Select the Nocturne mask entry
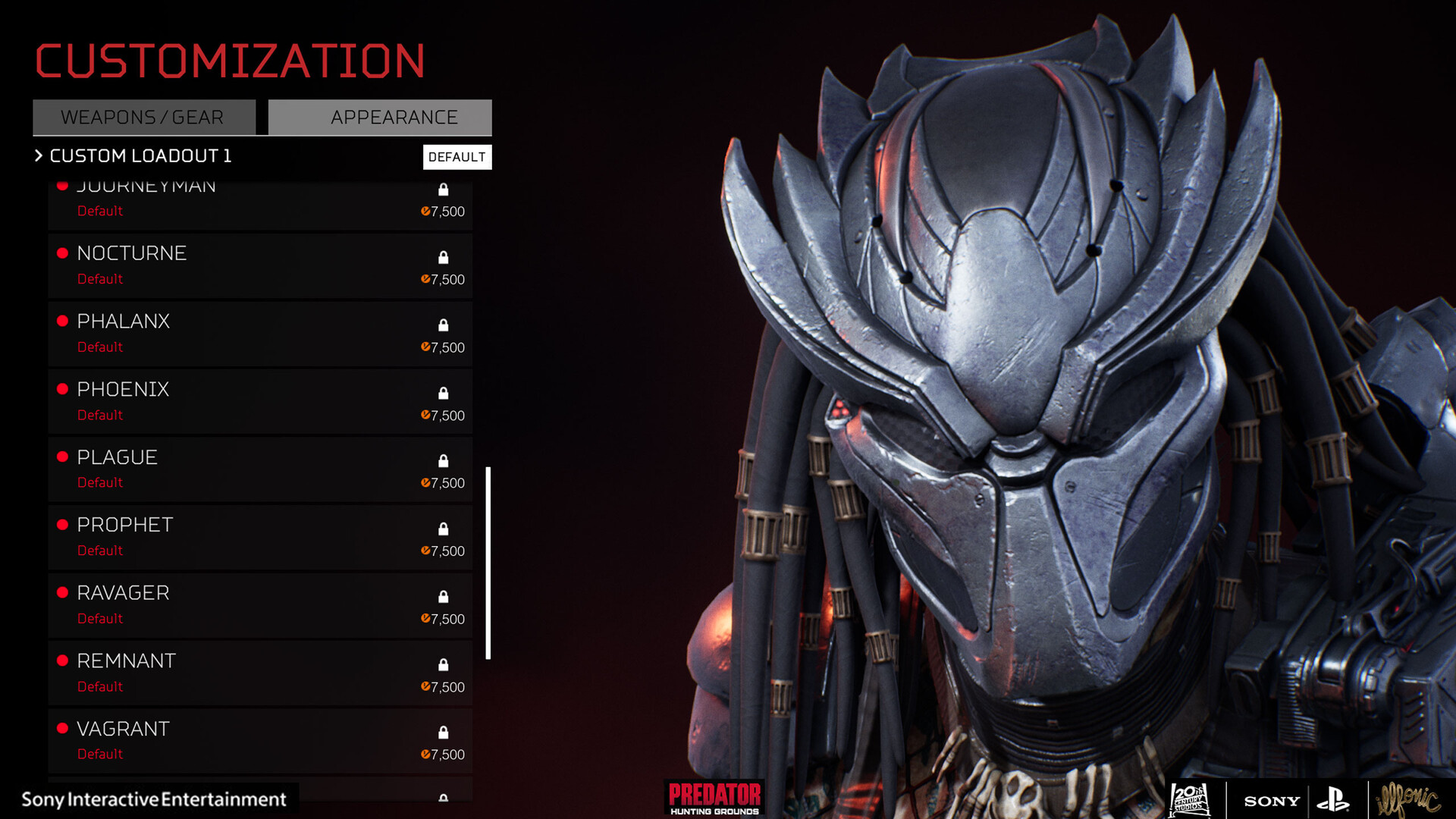 (x=259, y=265)
